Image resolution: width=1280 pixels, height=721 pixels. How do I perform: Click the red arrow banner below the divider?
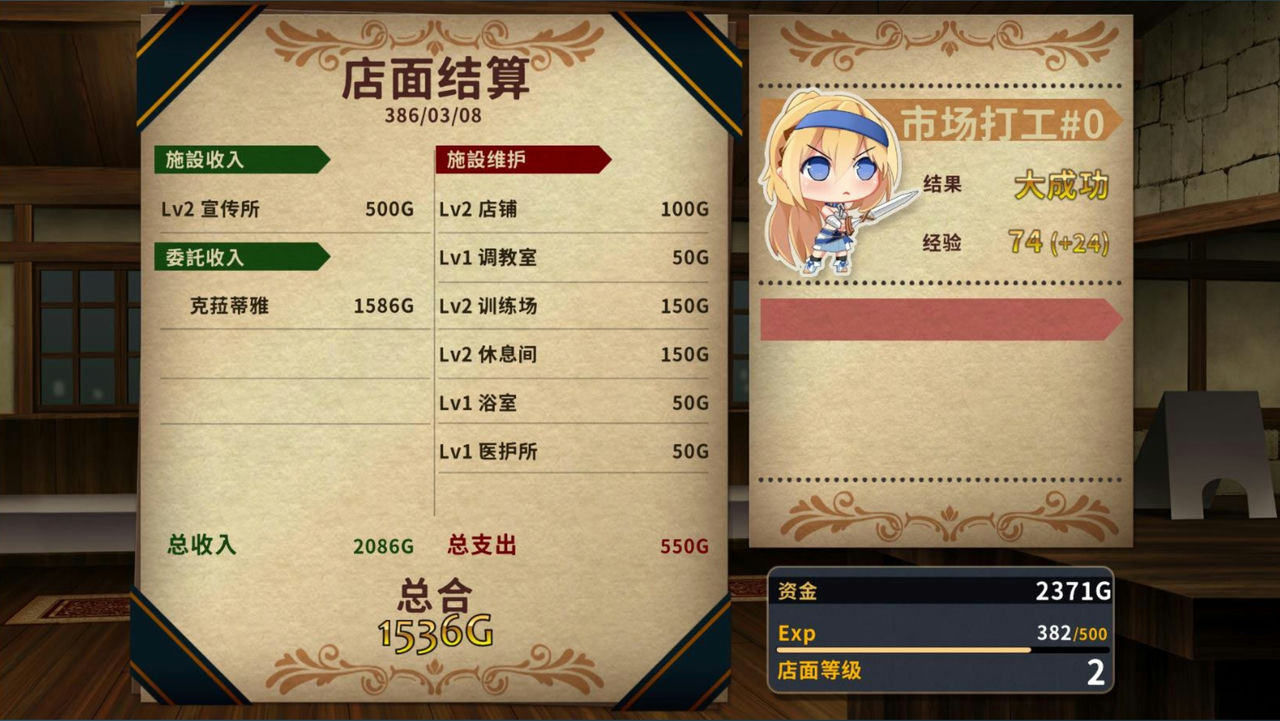(938, 319)
